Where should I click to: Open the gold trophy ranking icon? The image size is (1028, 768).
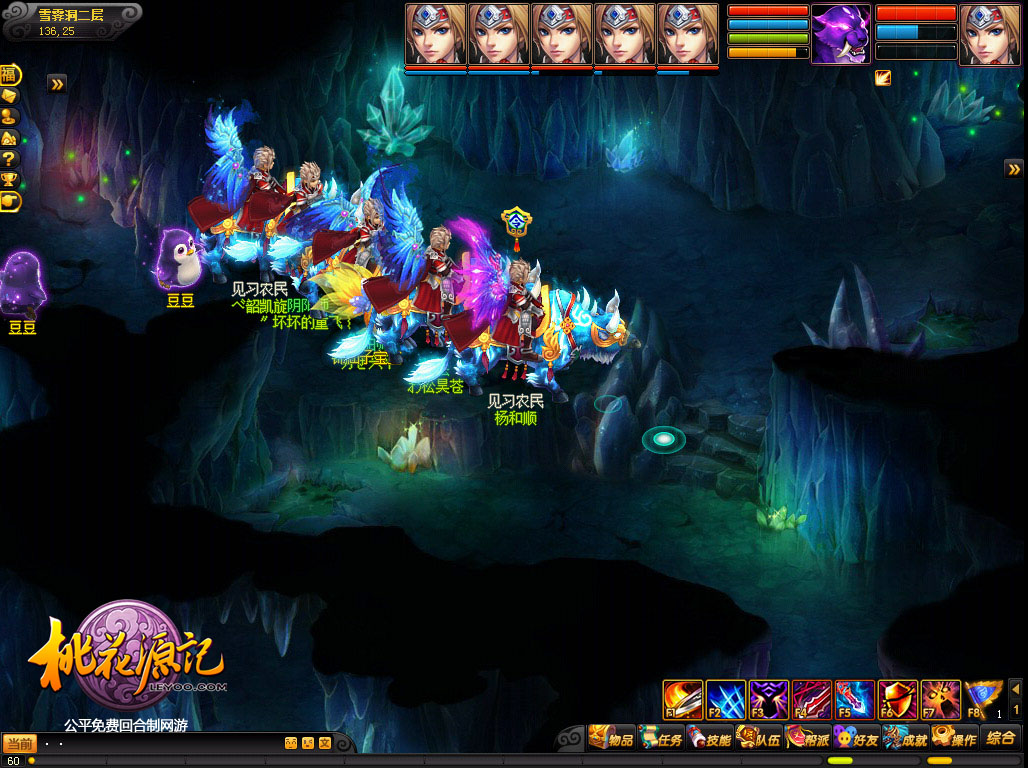(10, 179)
